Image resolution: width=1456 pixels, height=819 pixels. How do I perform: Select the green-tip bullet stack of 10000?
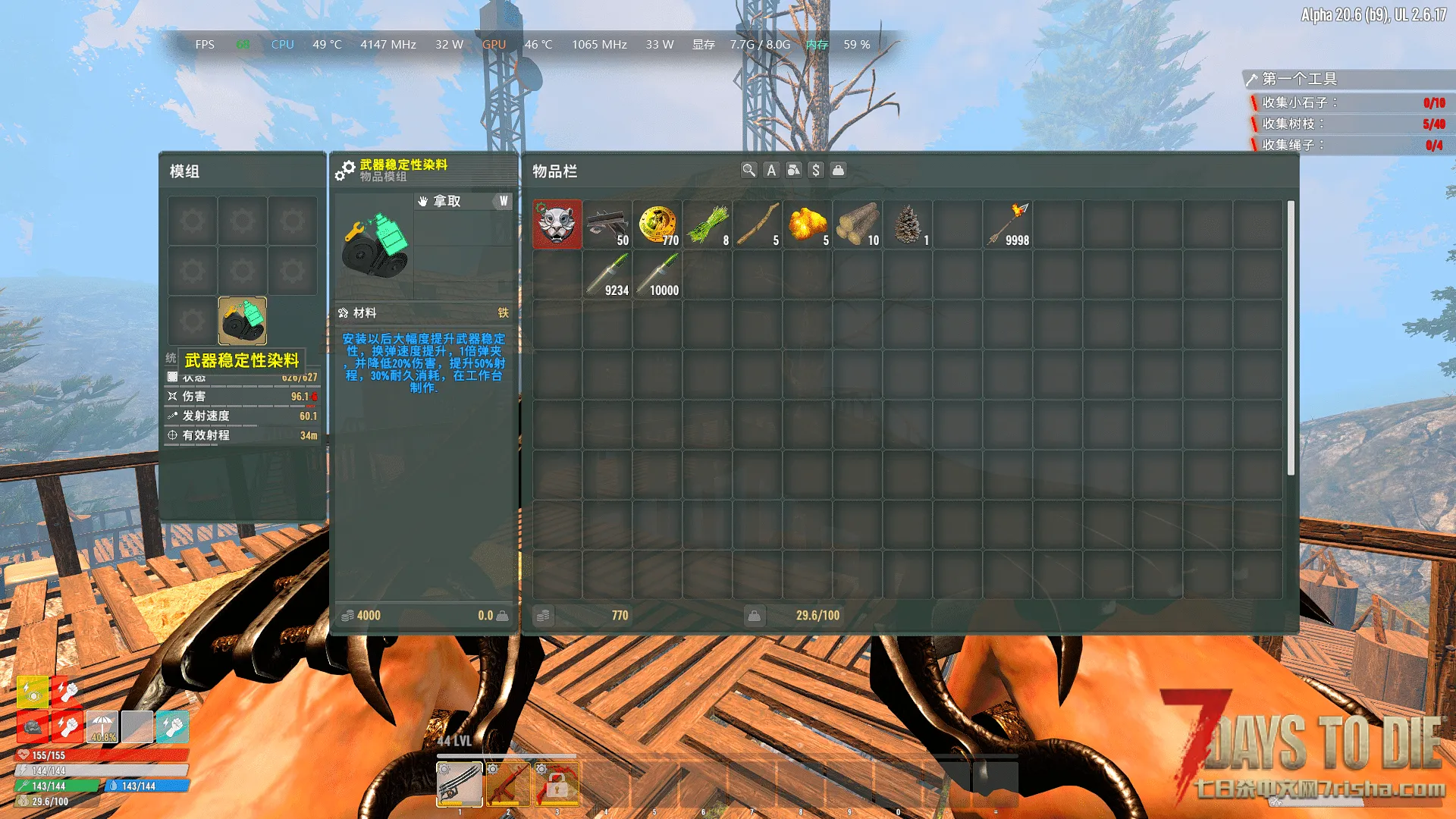pos(657,275)
